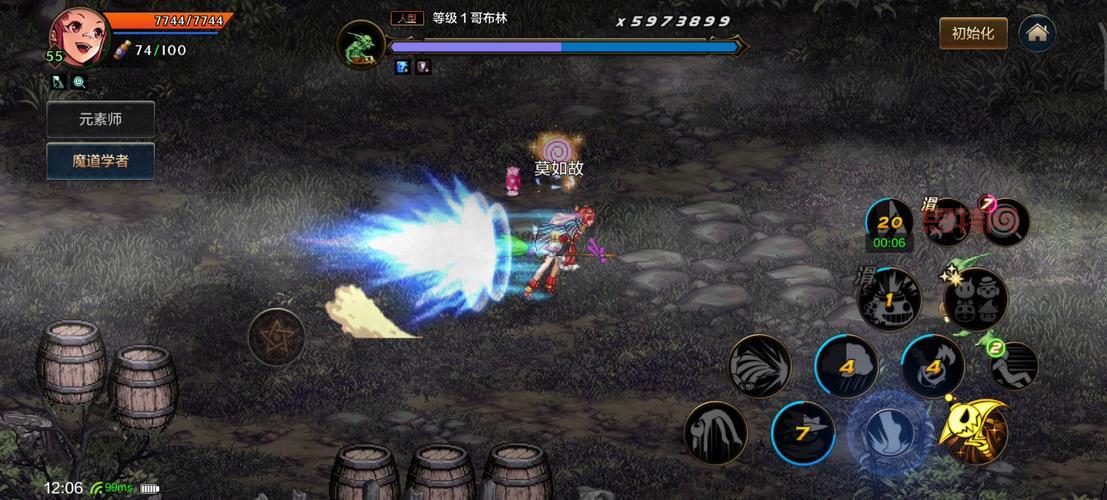The width and height of the screenshot is (1107, 500).
Task: Trigger the claw slash skill
Action: [x=759, y=366]
